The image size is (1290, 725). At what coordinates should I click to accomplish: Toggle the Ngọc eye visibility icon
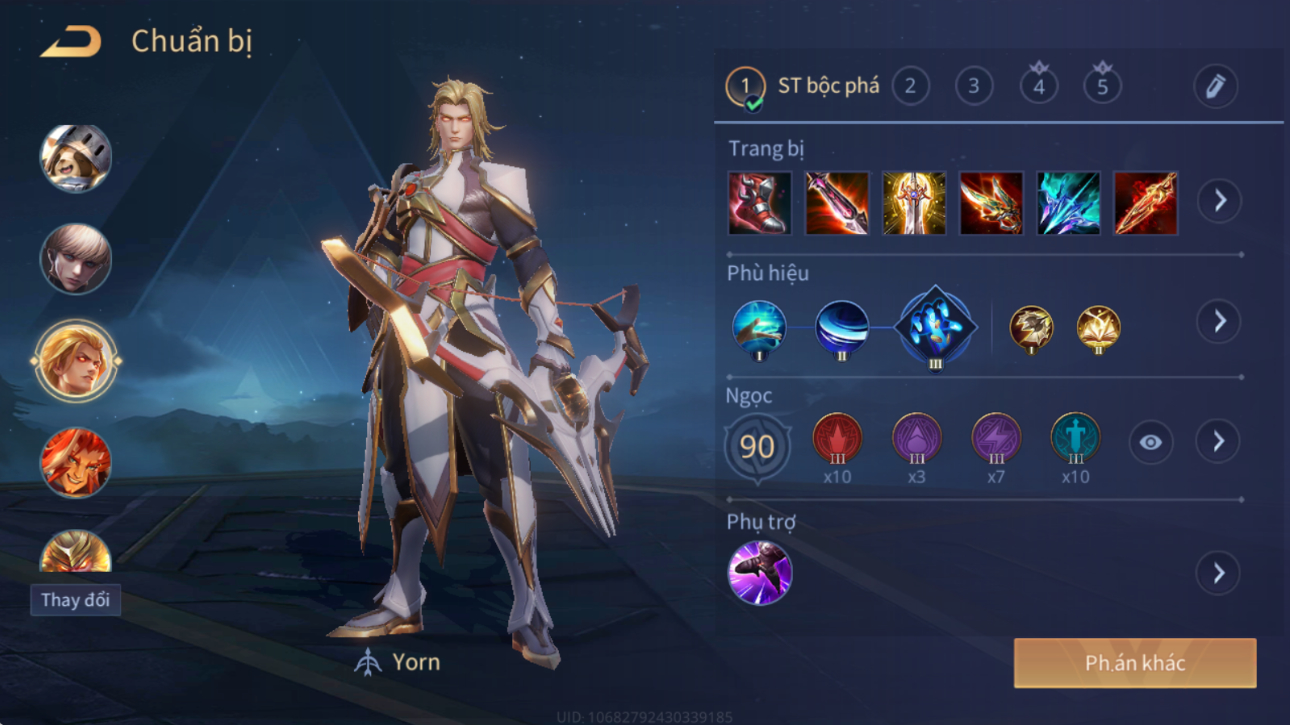point(1151,442)
